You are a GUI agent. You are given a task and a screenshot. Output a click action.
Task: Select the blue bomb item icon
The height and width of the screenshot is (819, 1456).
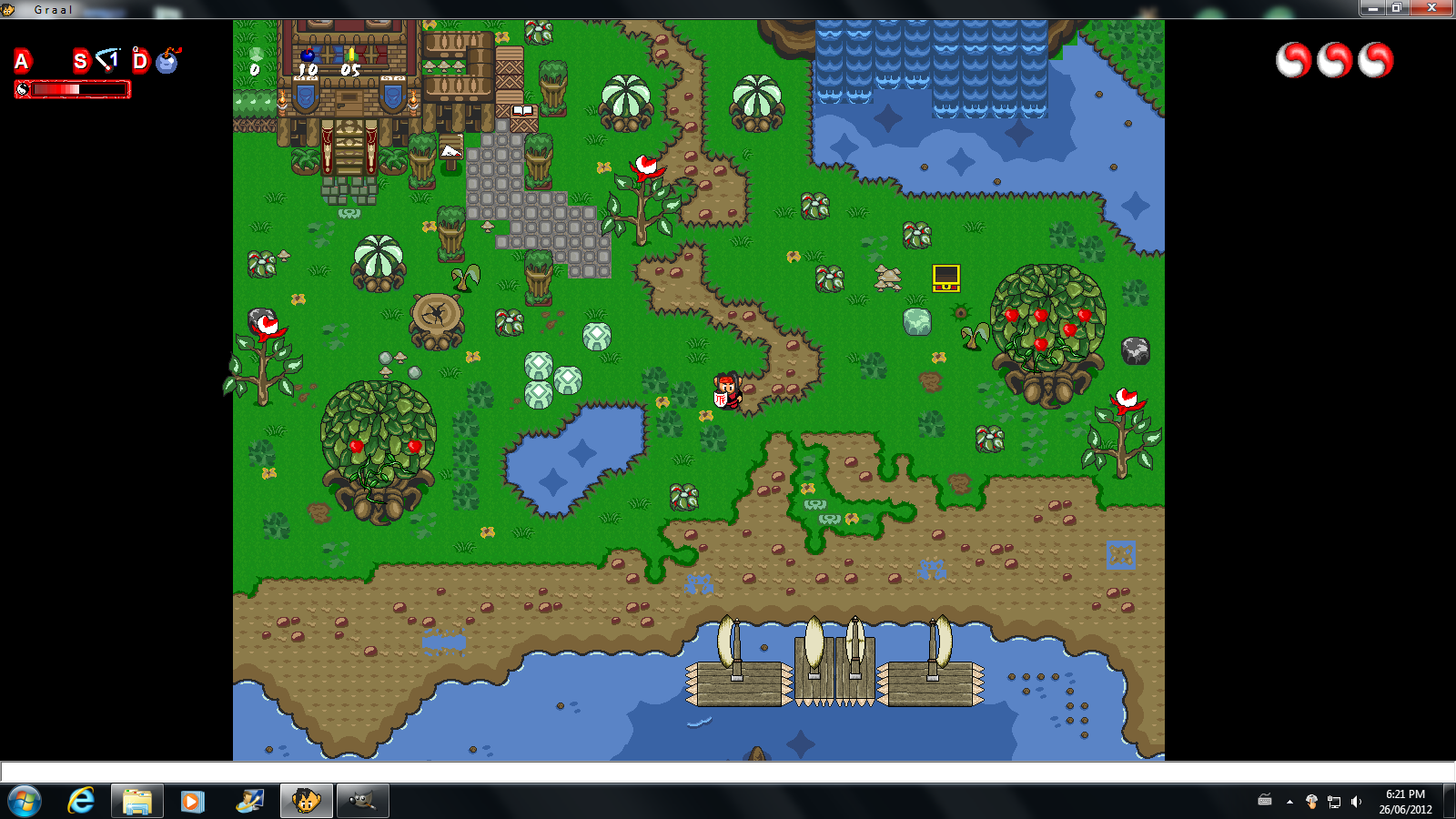167,61
